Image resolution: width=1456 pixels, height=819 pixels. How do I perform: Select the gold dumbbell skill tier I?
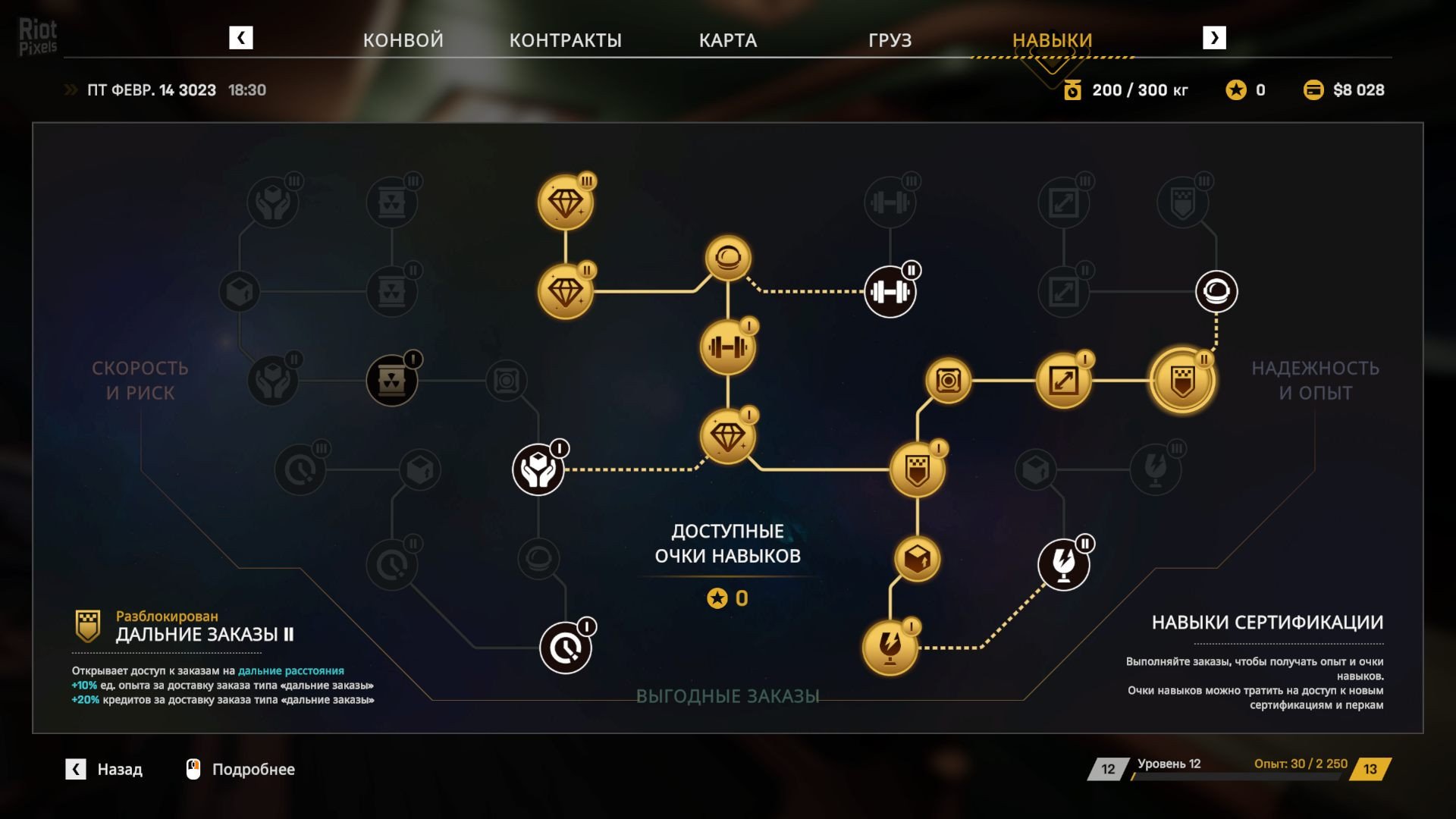pos(727,348)
